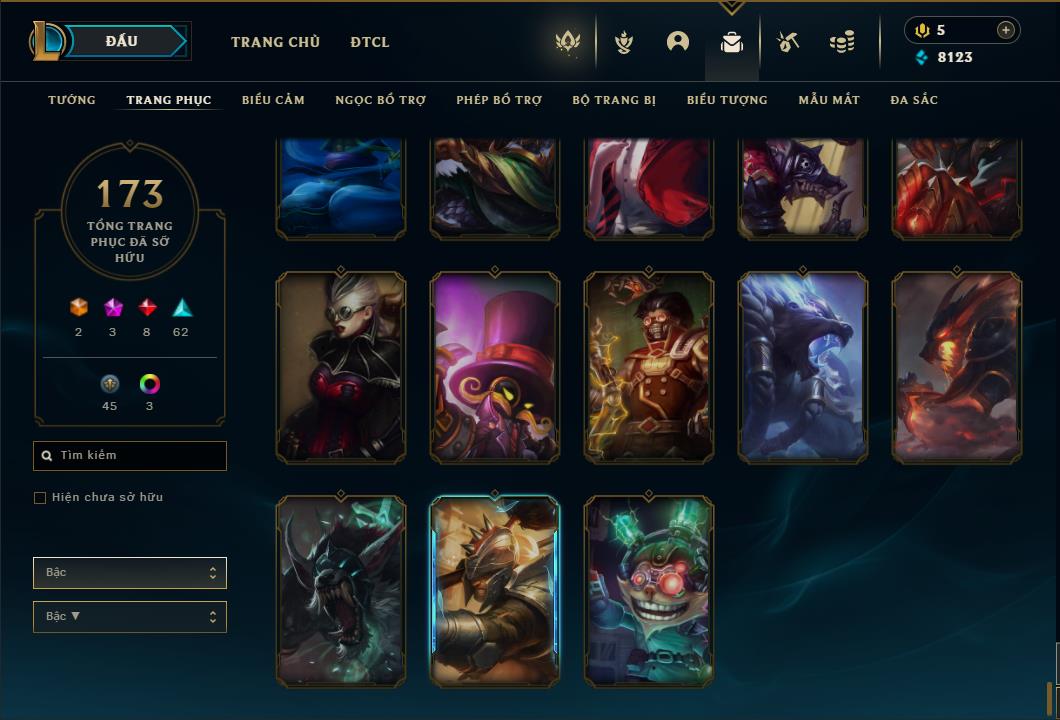The width and height of the screenshot is (1060, 720).
Task: Click the Tìm kiếm search box
Action: point(130,456)
